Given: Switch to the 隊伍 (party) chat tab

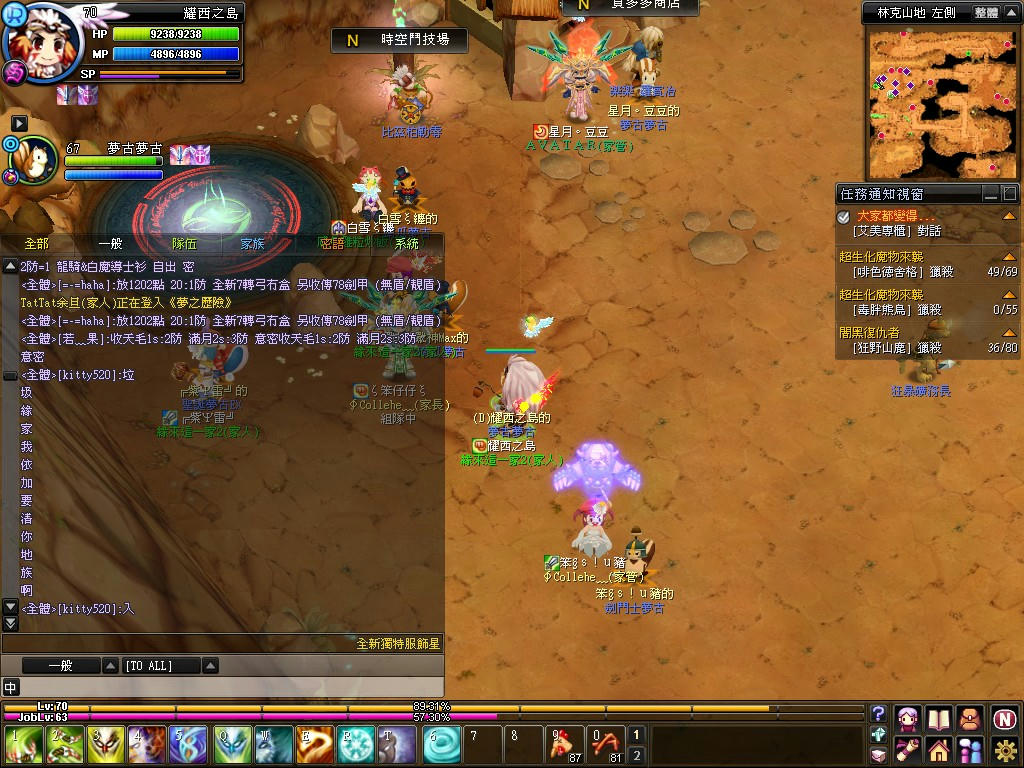Looking at the screenshot, I should click(x=184, y=243).
